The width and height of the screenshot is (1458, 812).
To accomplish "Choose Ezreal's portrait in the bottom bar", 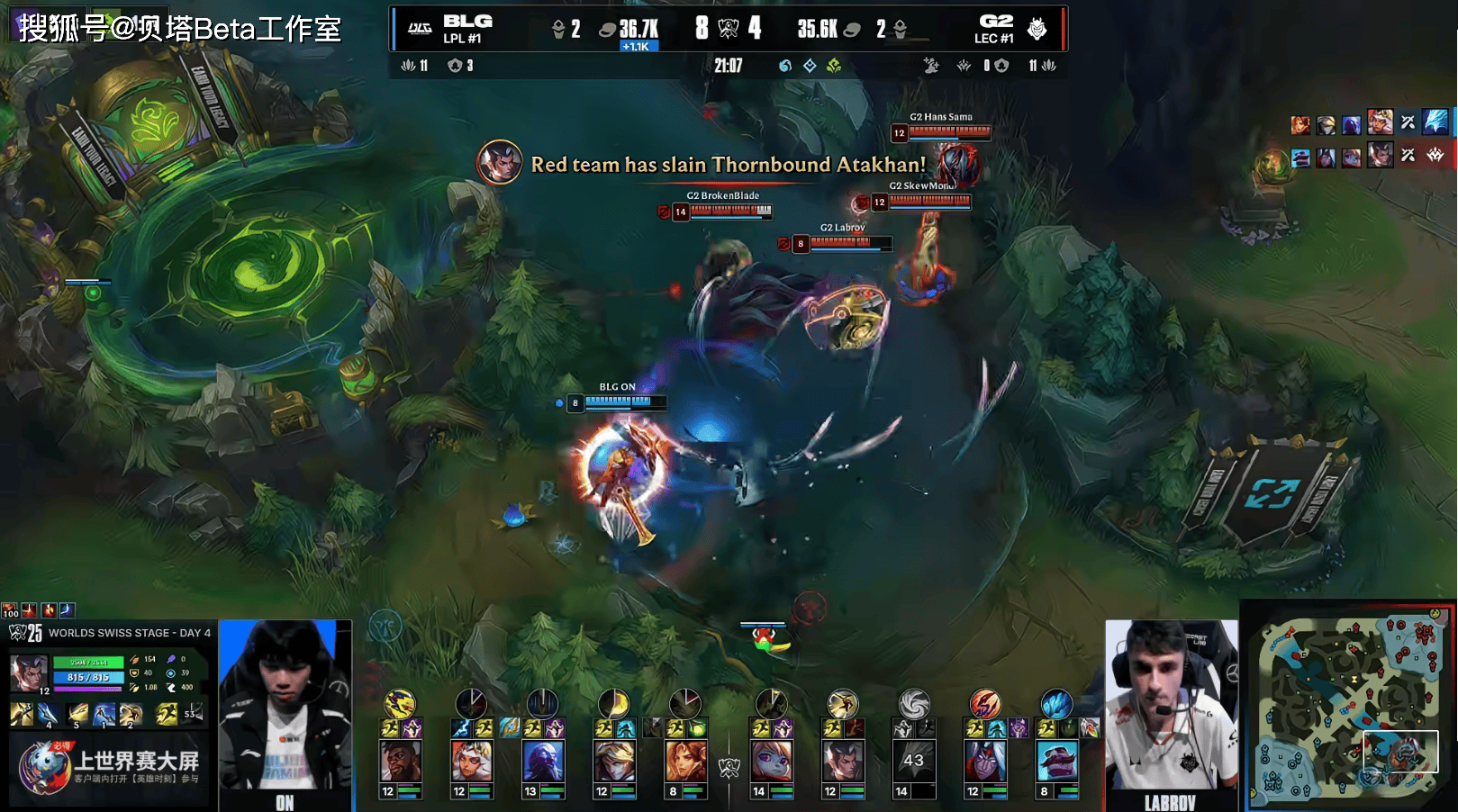I will (614, 761).
